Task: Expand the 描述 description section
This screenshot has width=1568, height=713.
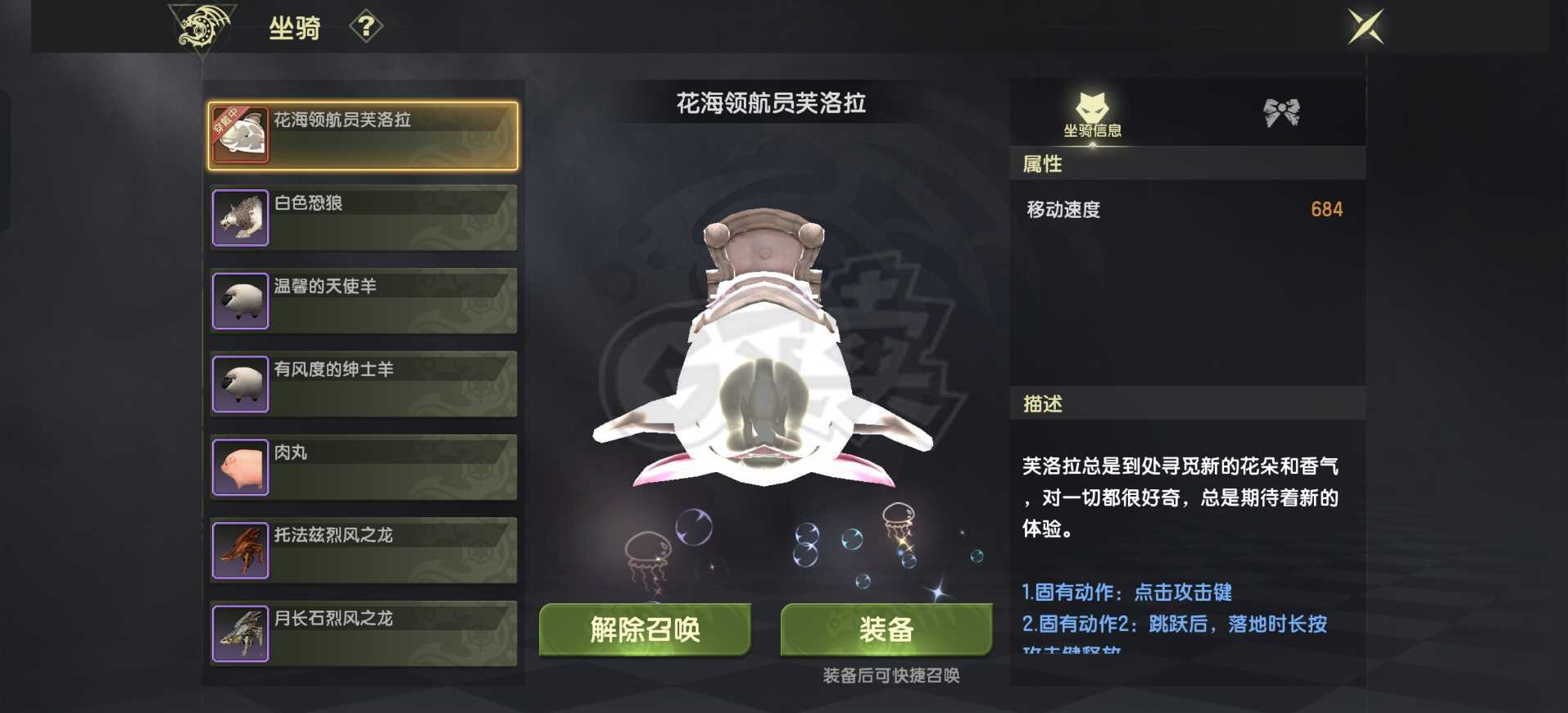Action: (x=1185, y=403)
